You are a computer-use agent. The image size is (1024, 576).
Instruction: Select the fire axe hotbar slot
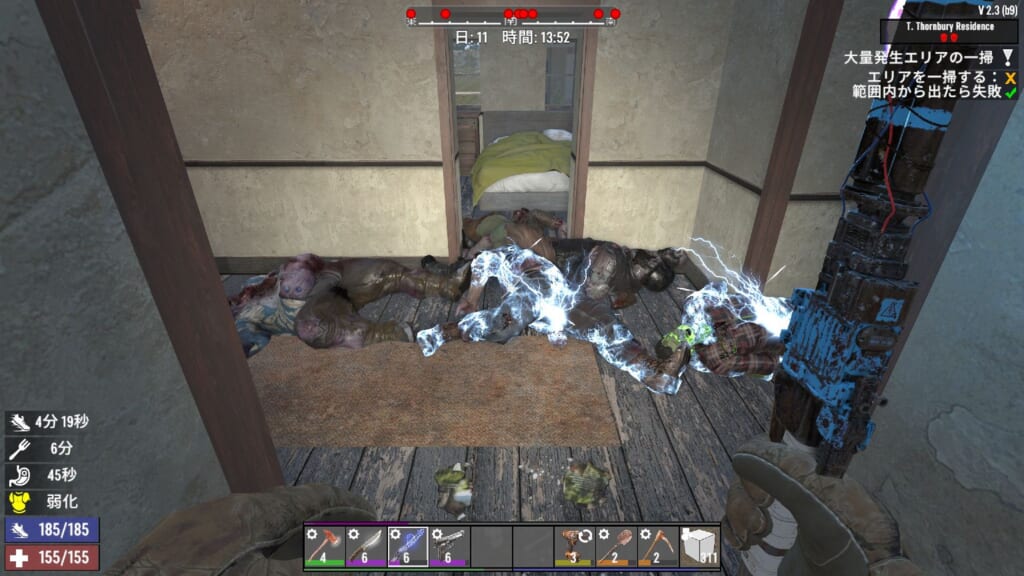pos(324,546)
